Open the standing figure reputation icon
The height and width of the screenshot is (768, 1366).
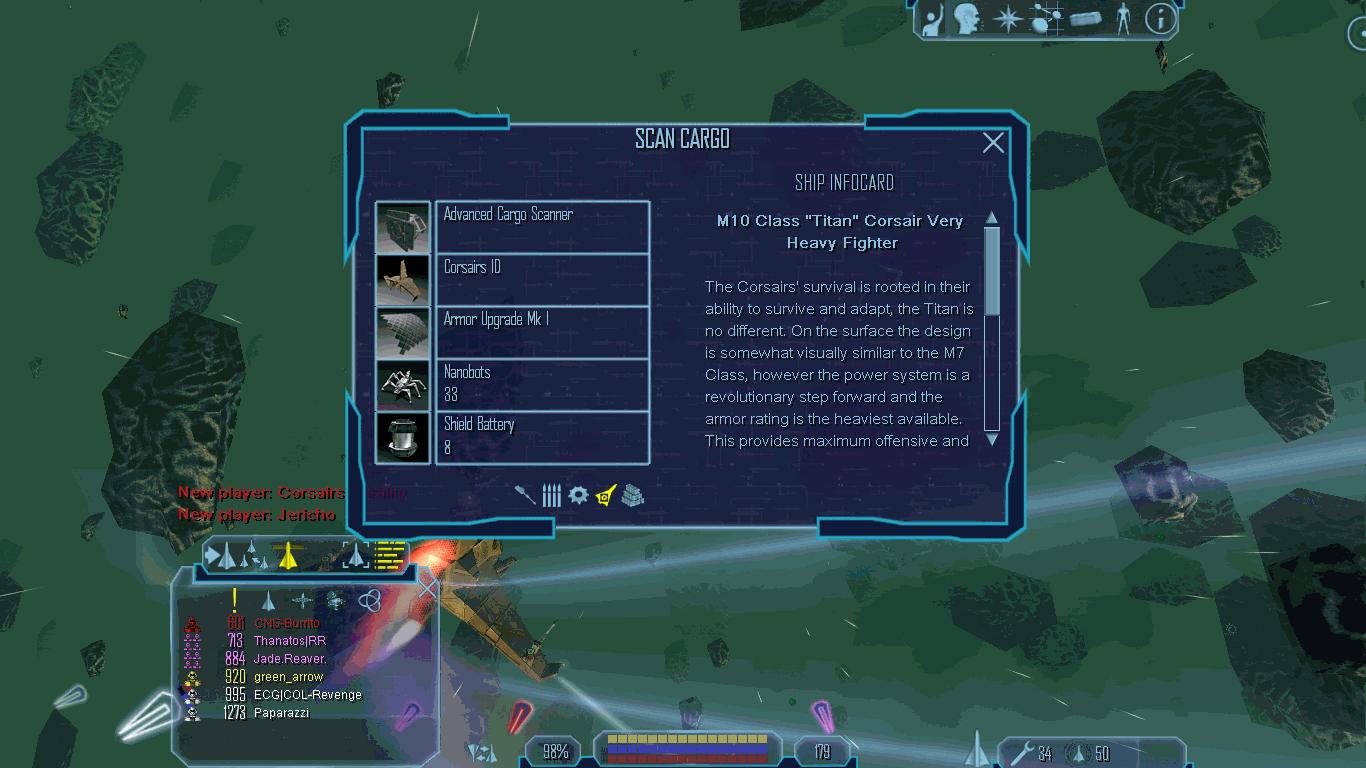(1123, 19)
